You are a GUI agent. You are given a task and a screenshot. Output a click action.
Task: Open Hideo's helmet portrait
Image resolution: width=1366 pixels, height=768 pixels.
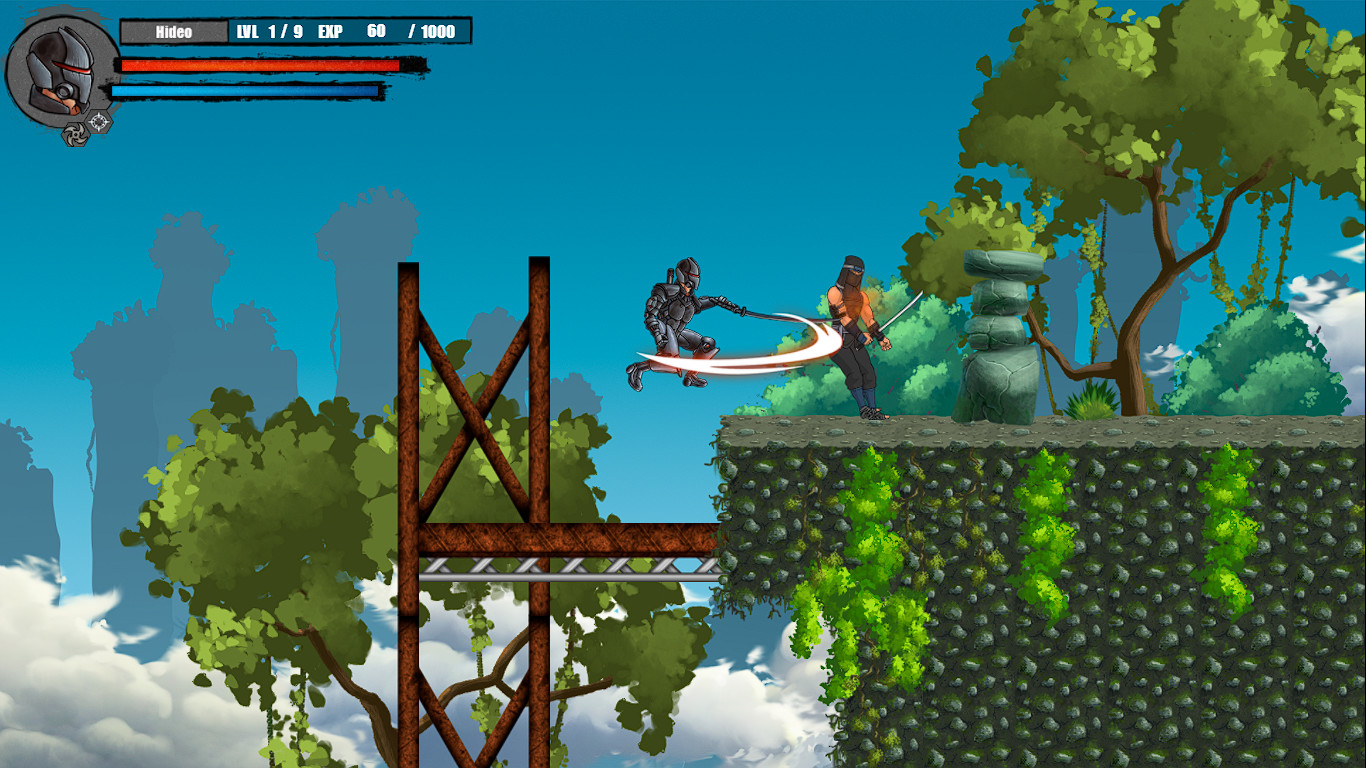click(x=58, y=70)
